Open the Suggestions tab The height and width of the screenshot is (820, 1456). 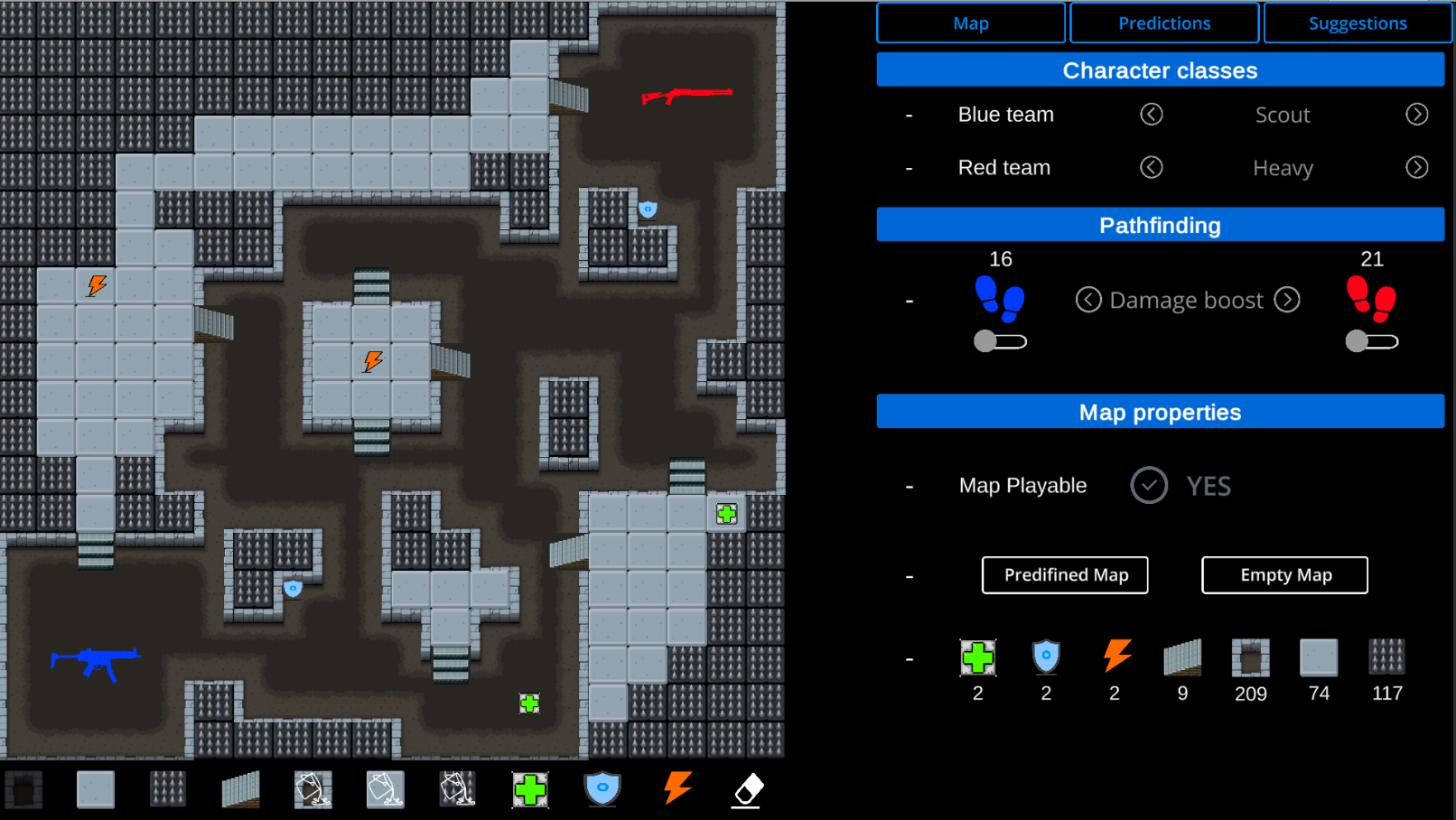[x=1357, y=23]
